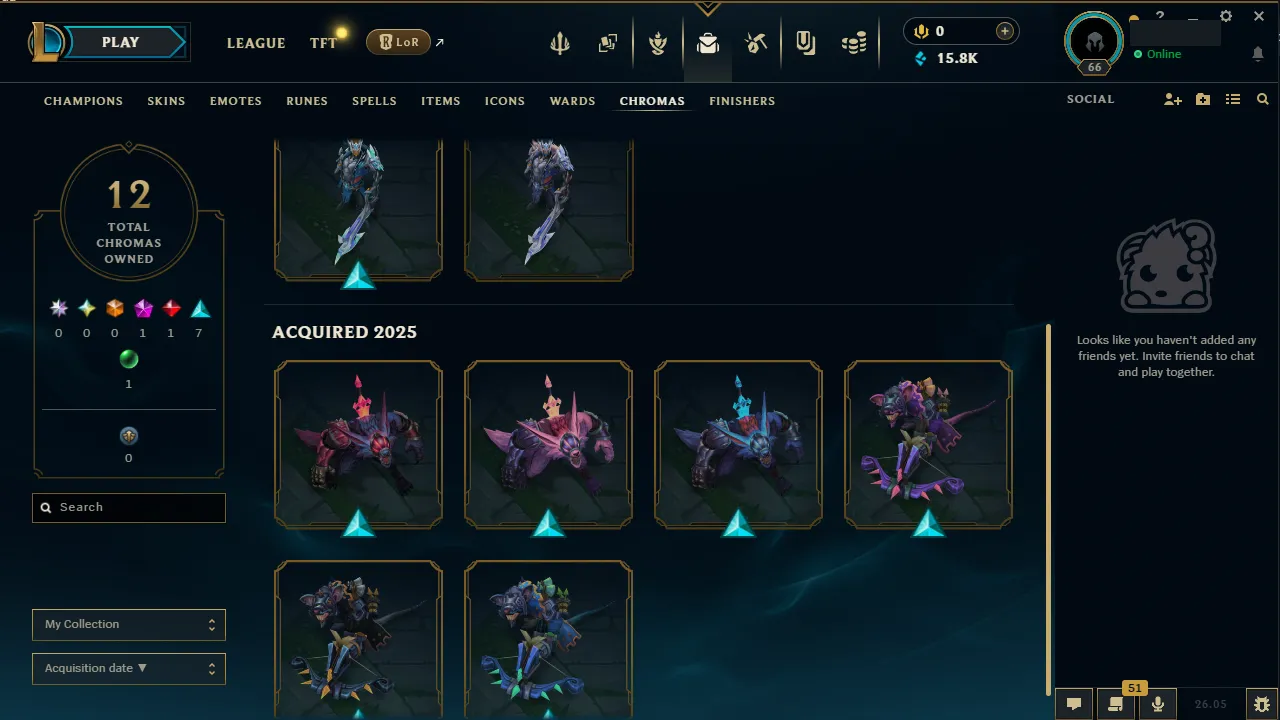Open the Clash trident icon
This screenshot has width=1280, height=720.
560,42
